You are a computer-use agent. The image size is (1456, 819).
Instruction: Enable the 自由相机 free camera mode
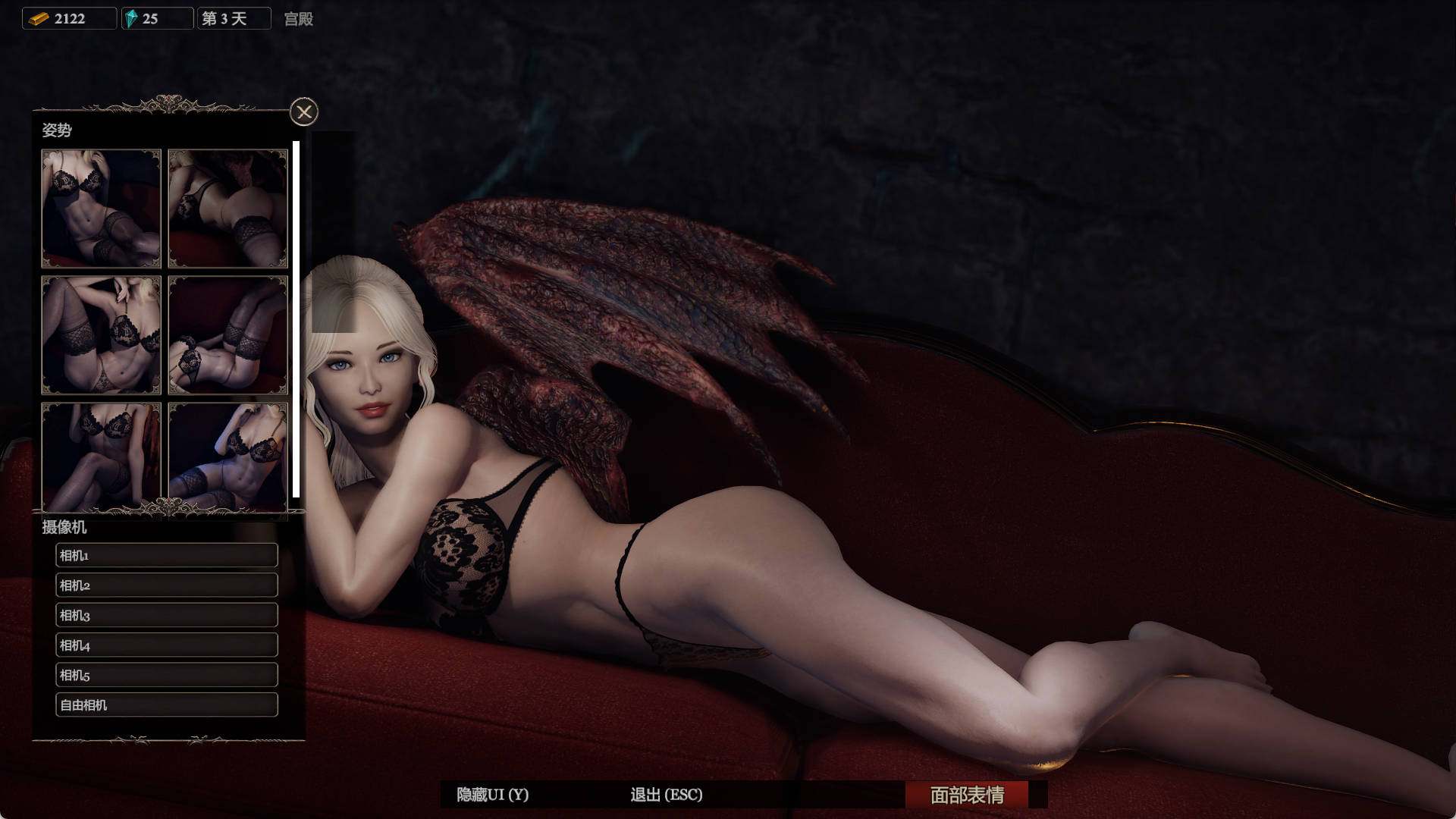(x=166, y=704)
